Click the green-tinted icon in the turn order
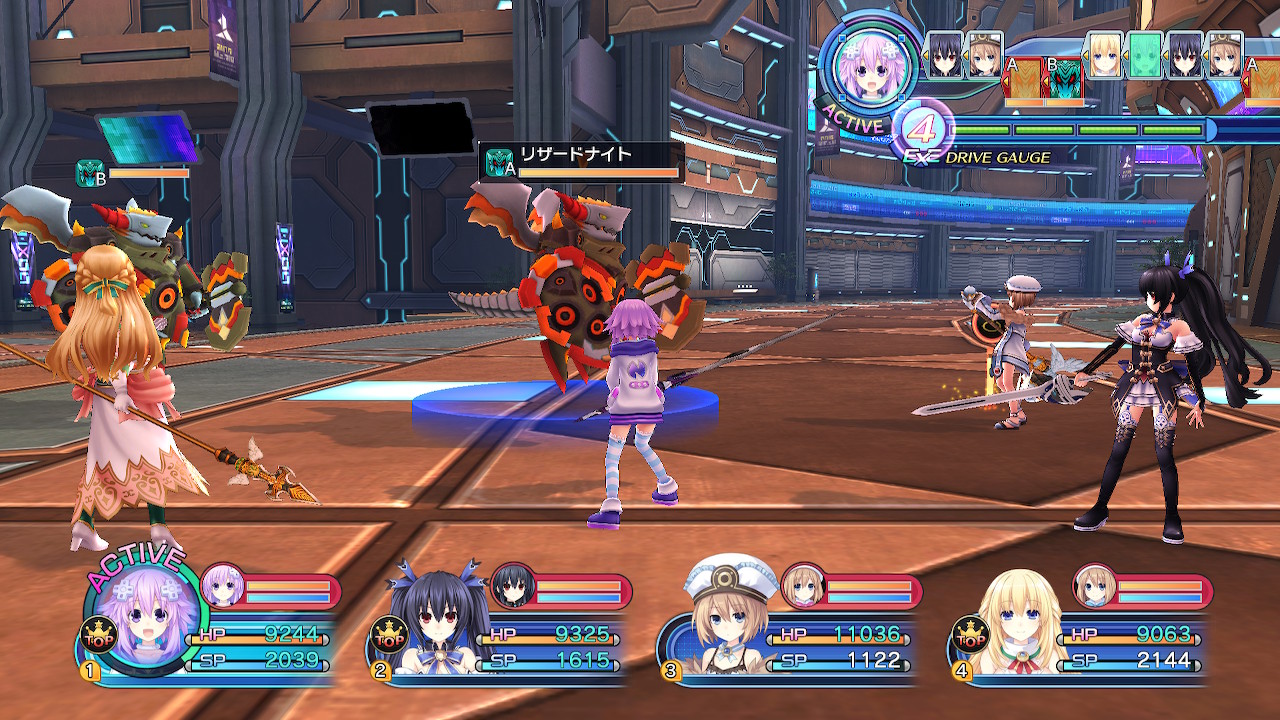 pyautogui.click(x=1146, y=54)
